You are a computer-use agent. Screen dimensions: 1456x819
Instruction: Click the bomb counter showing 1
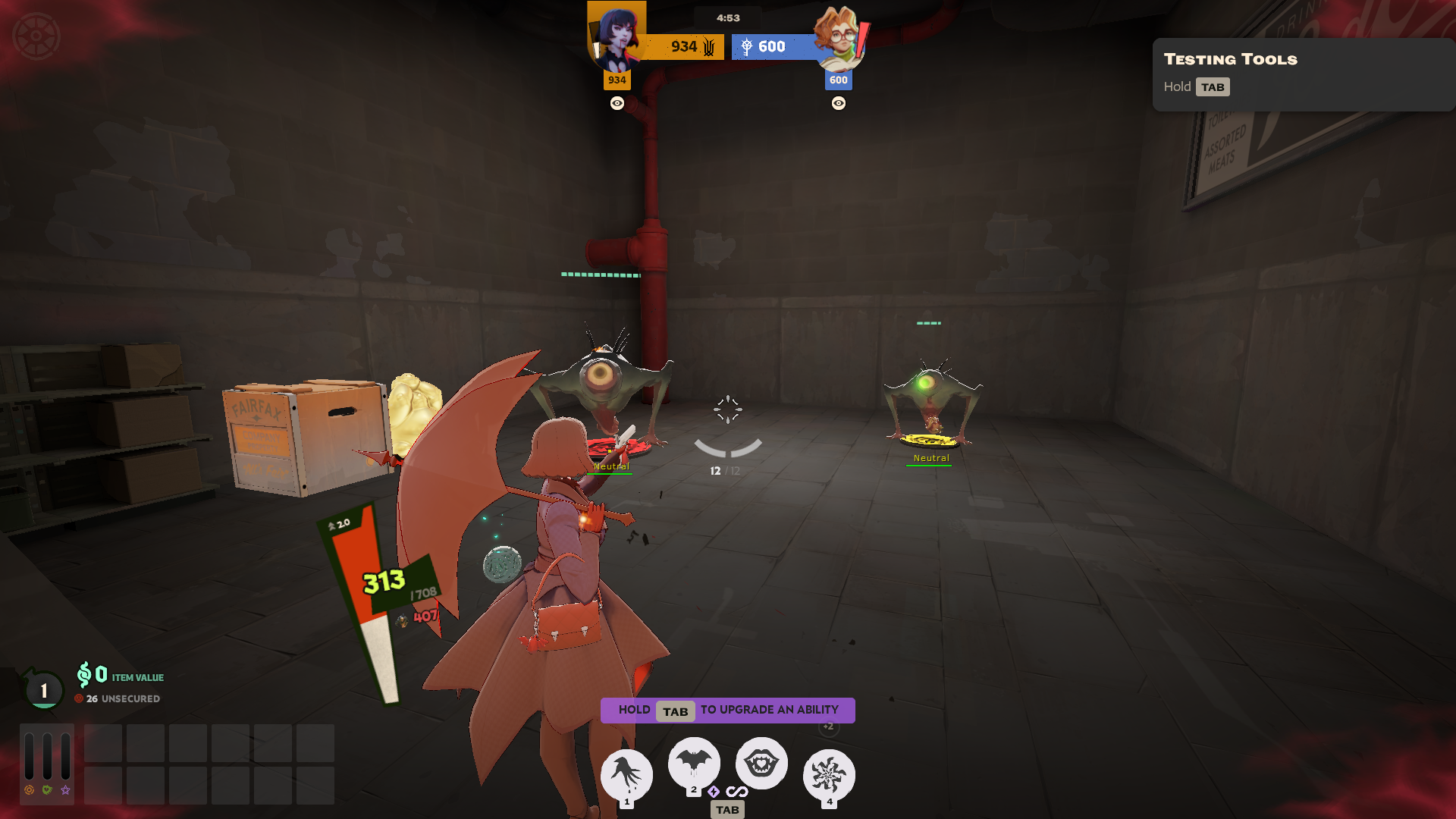pos(43,690)
